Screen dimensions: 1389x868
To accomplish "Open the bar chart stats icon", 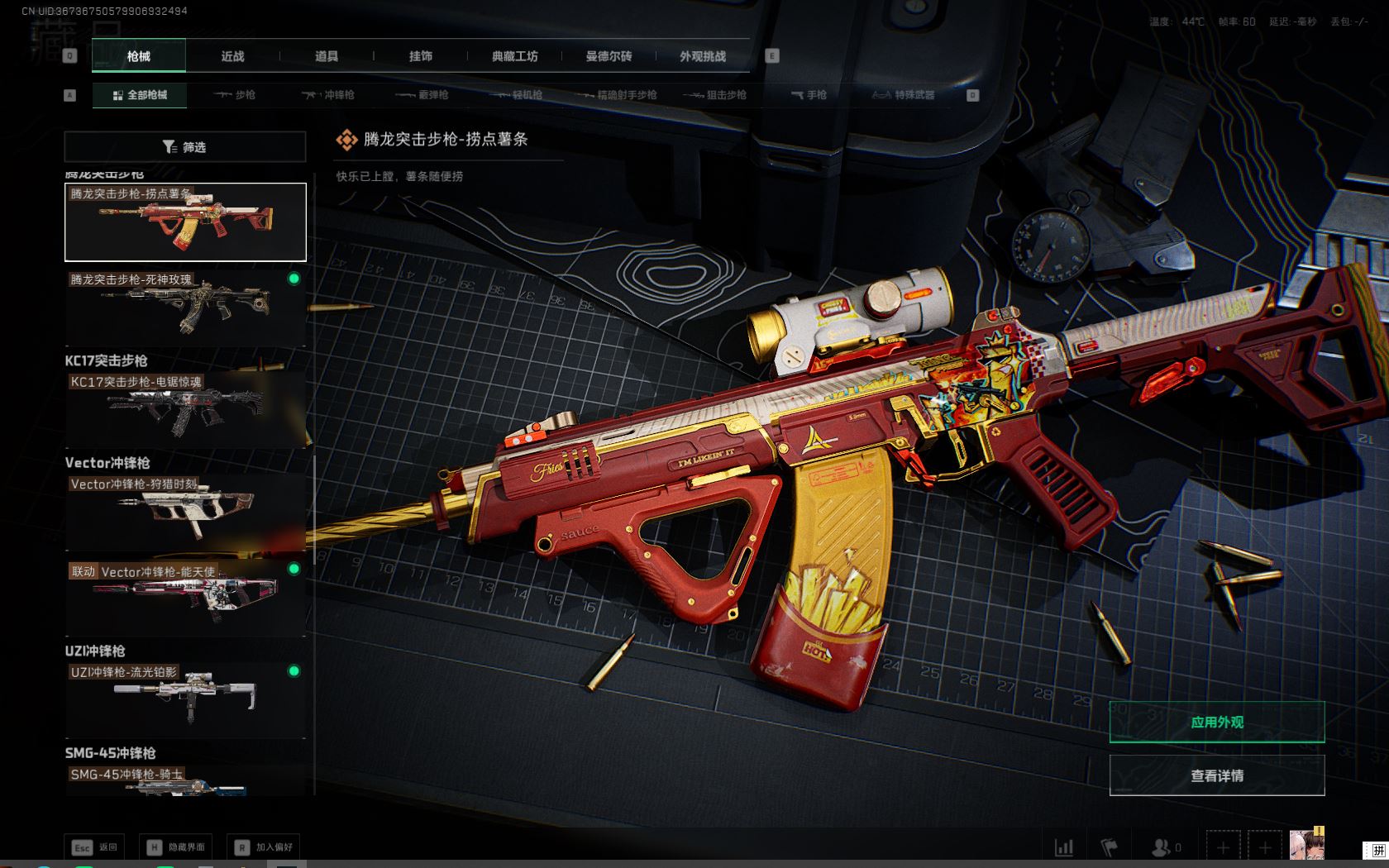I will point(1064,847).
